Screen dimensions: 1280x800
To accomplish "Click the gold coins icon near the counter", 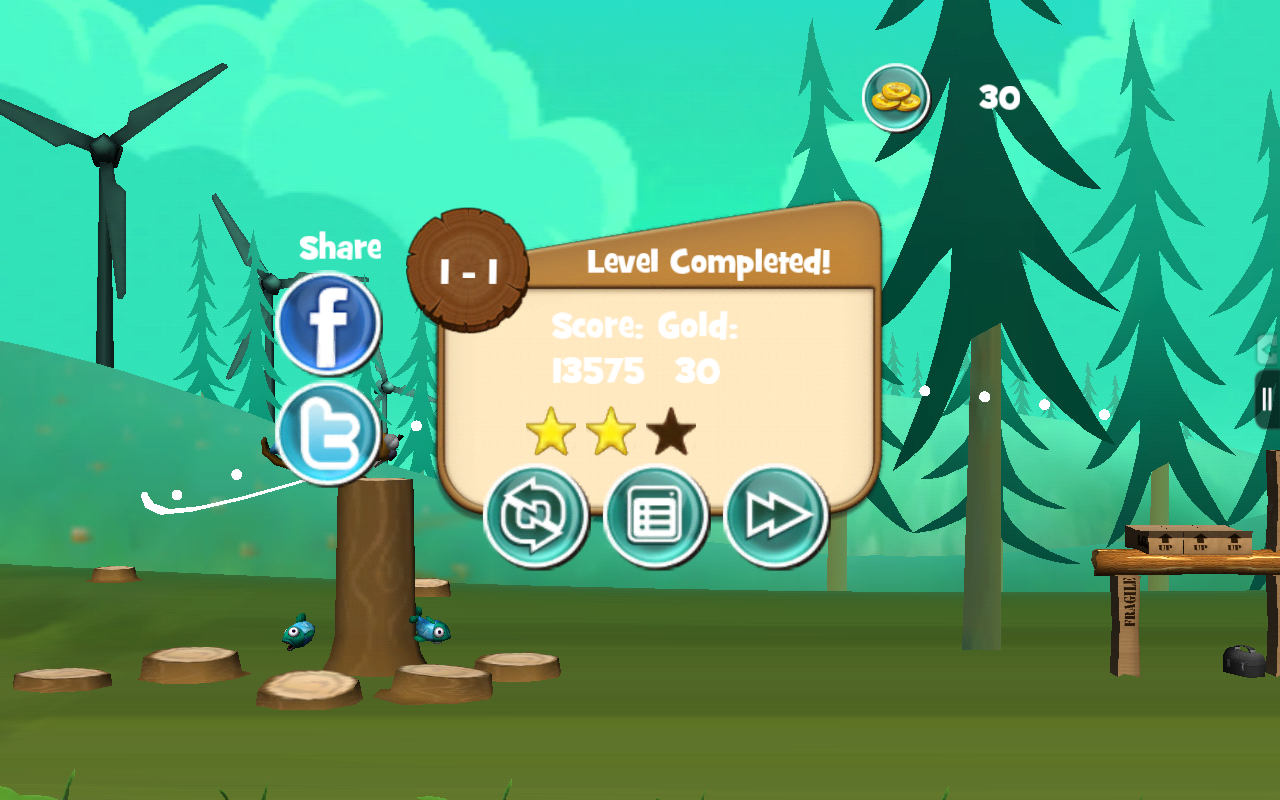I will pyautogui.click(x=896, y=98).
